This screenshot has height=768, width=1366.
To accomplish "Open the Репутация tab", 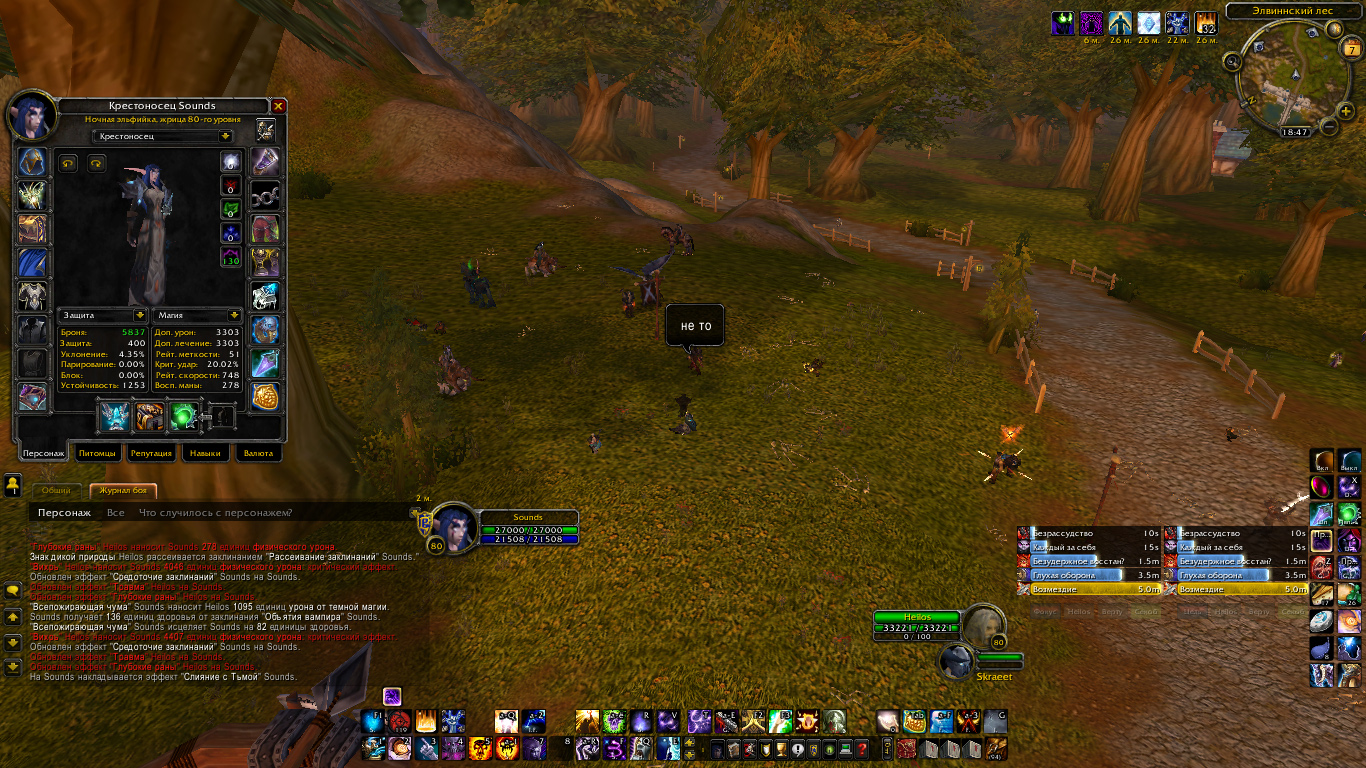I will click(151, 453).
